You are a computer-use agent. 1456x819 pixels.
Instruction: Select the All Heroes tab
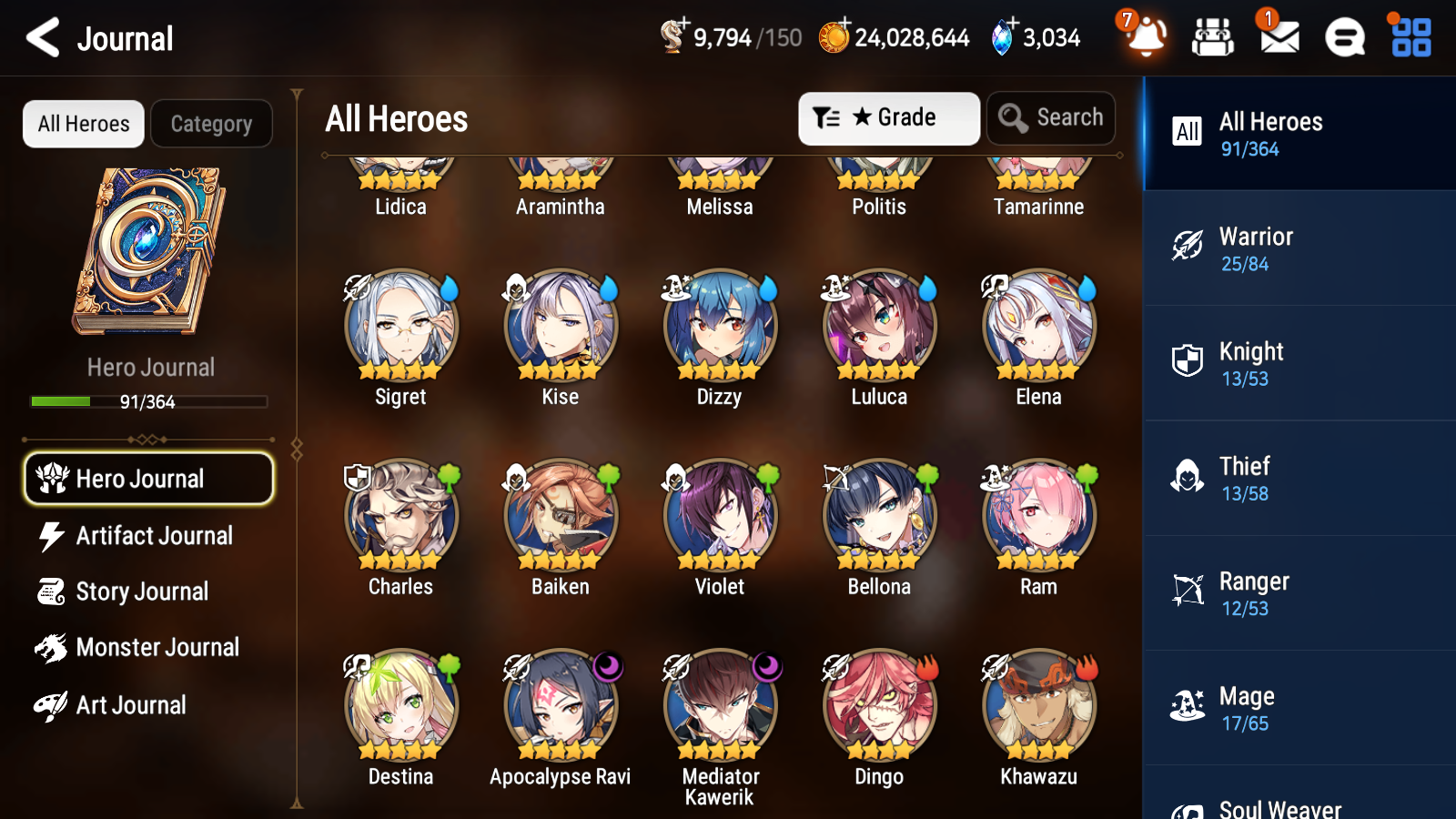coord(83,124)
